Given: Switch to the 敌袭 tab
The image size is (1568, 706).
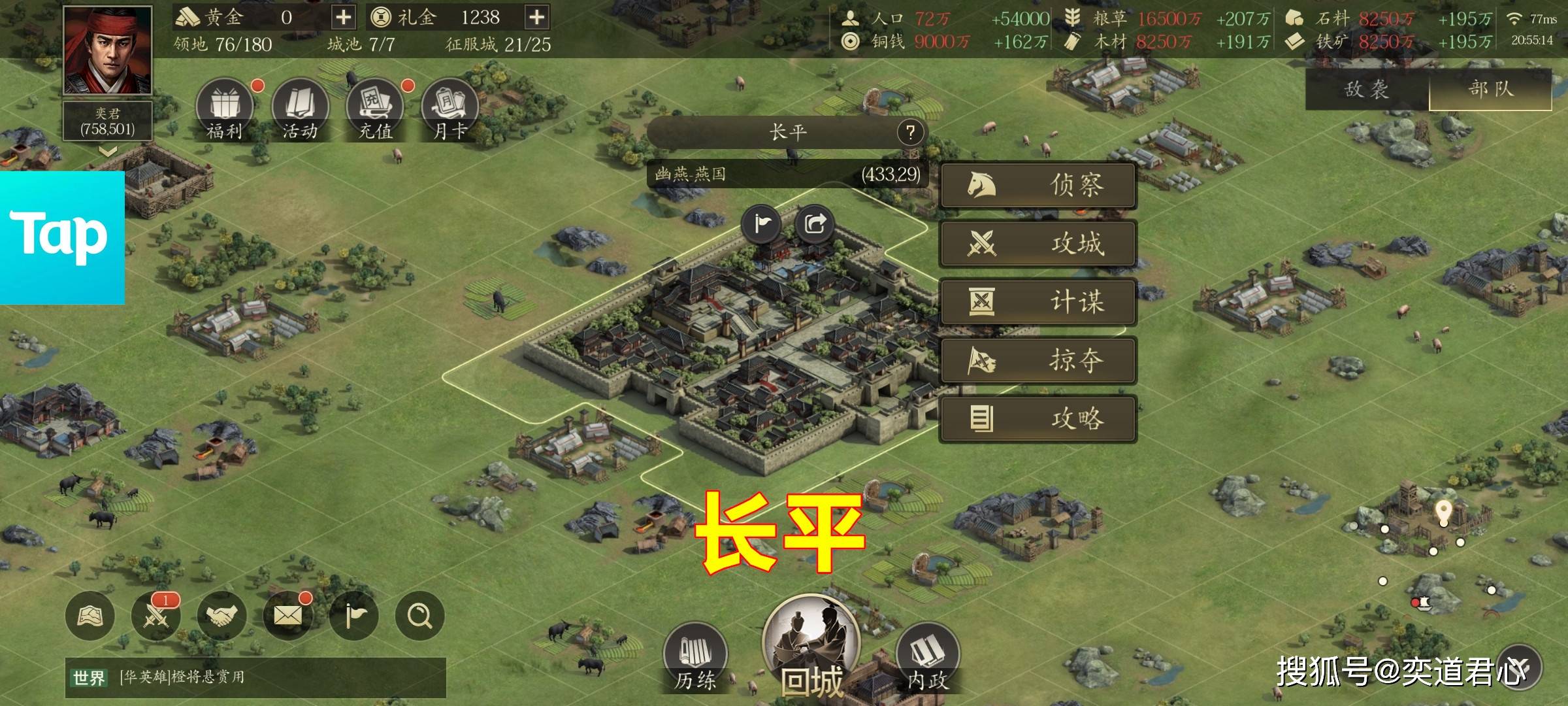Looking at the screenshot, I should click(1367, 90).
